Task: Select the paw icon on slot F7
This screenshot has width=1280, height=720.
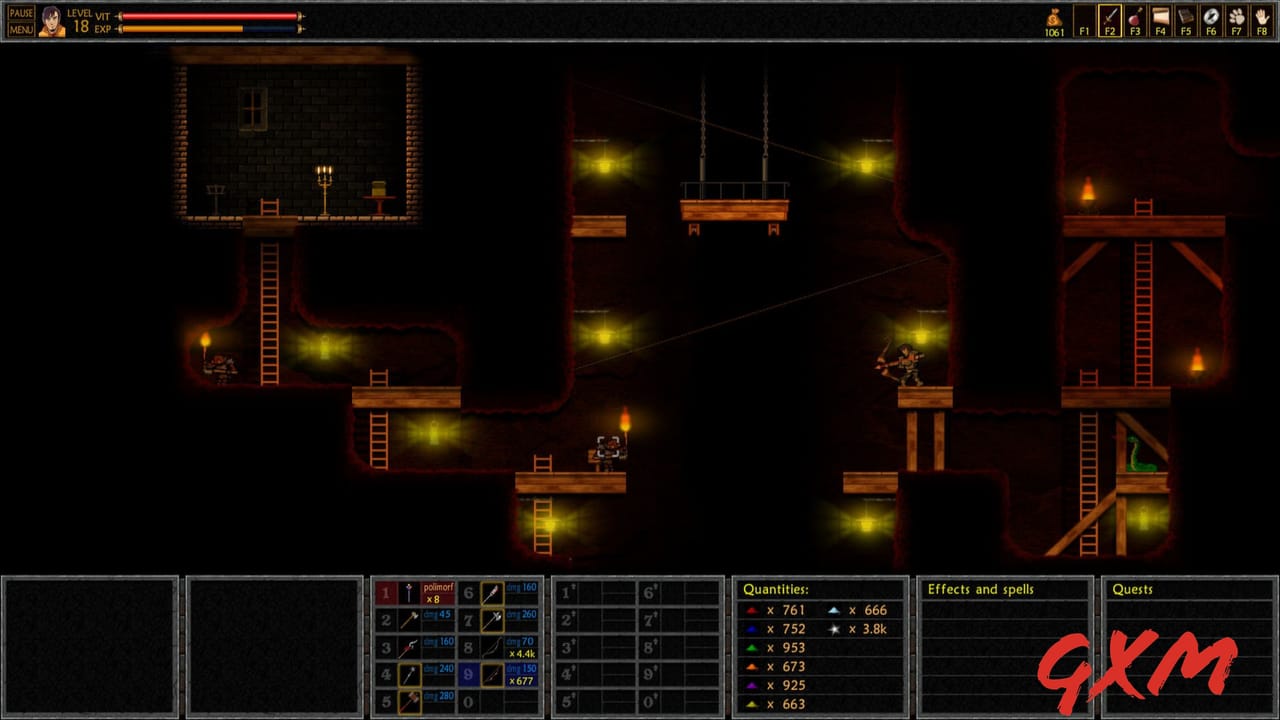Action: [1236, 18]
